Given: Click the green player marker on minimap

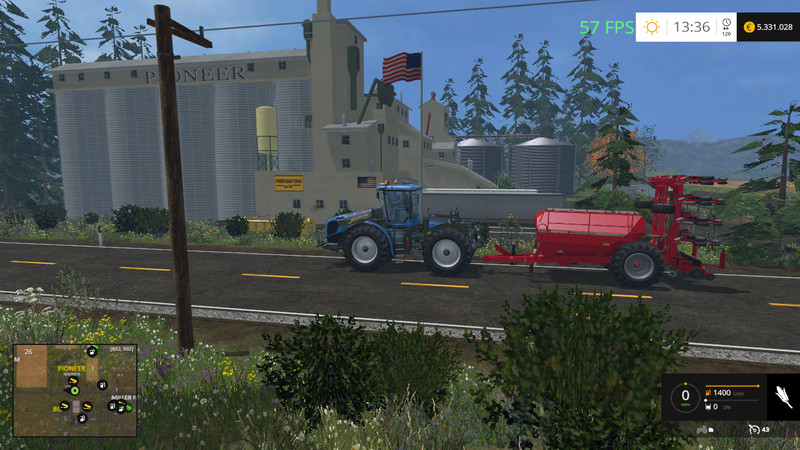Looking at the screenshot, I should (x=74, y=391).
